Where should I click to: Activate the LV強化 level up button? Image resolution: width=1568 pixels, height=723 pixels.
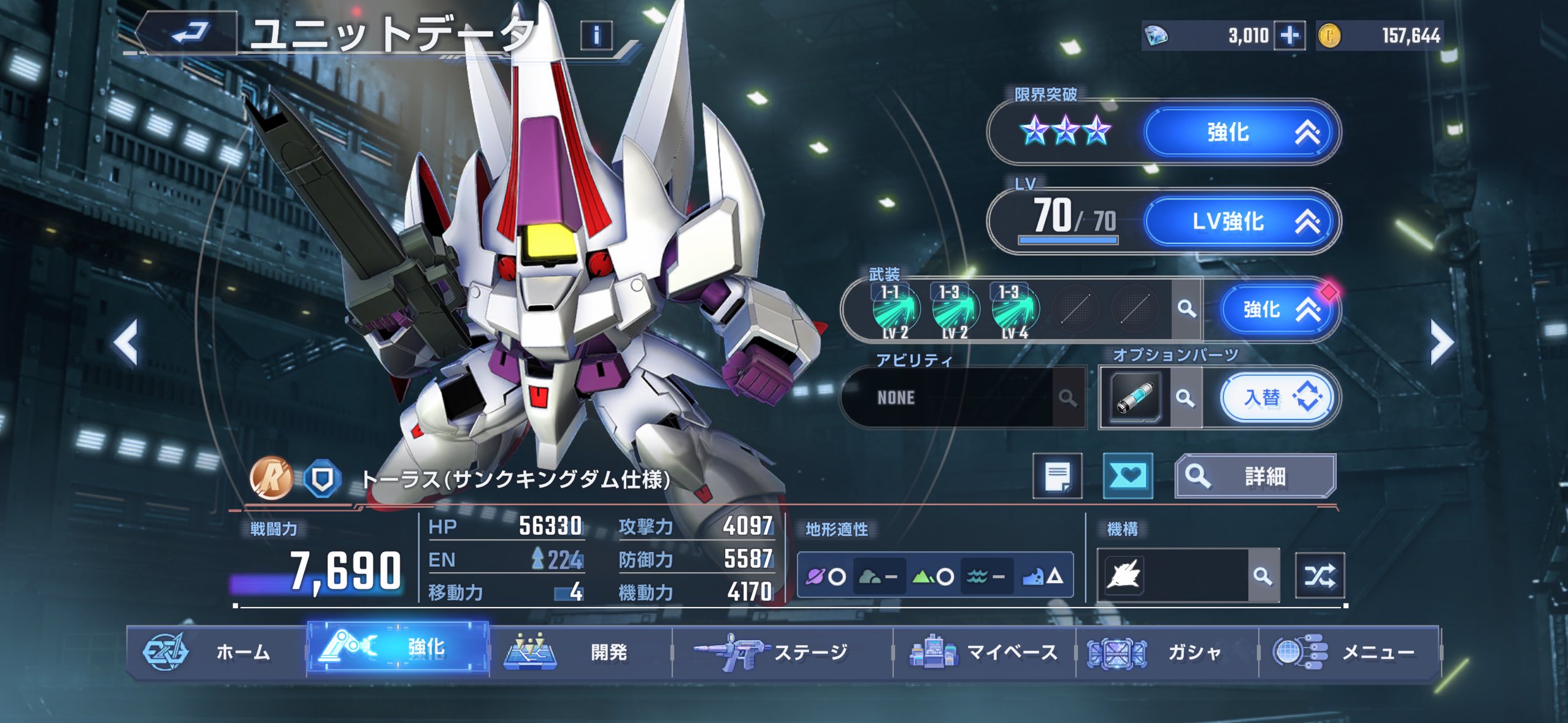tap(1240, 221)
